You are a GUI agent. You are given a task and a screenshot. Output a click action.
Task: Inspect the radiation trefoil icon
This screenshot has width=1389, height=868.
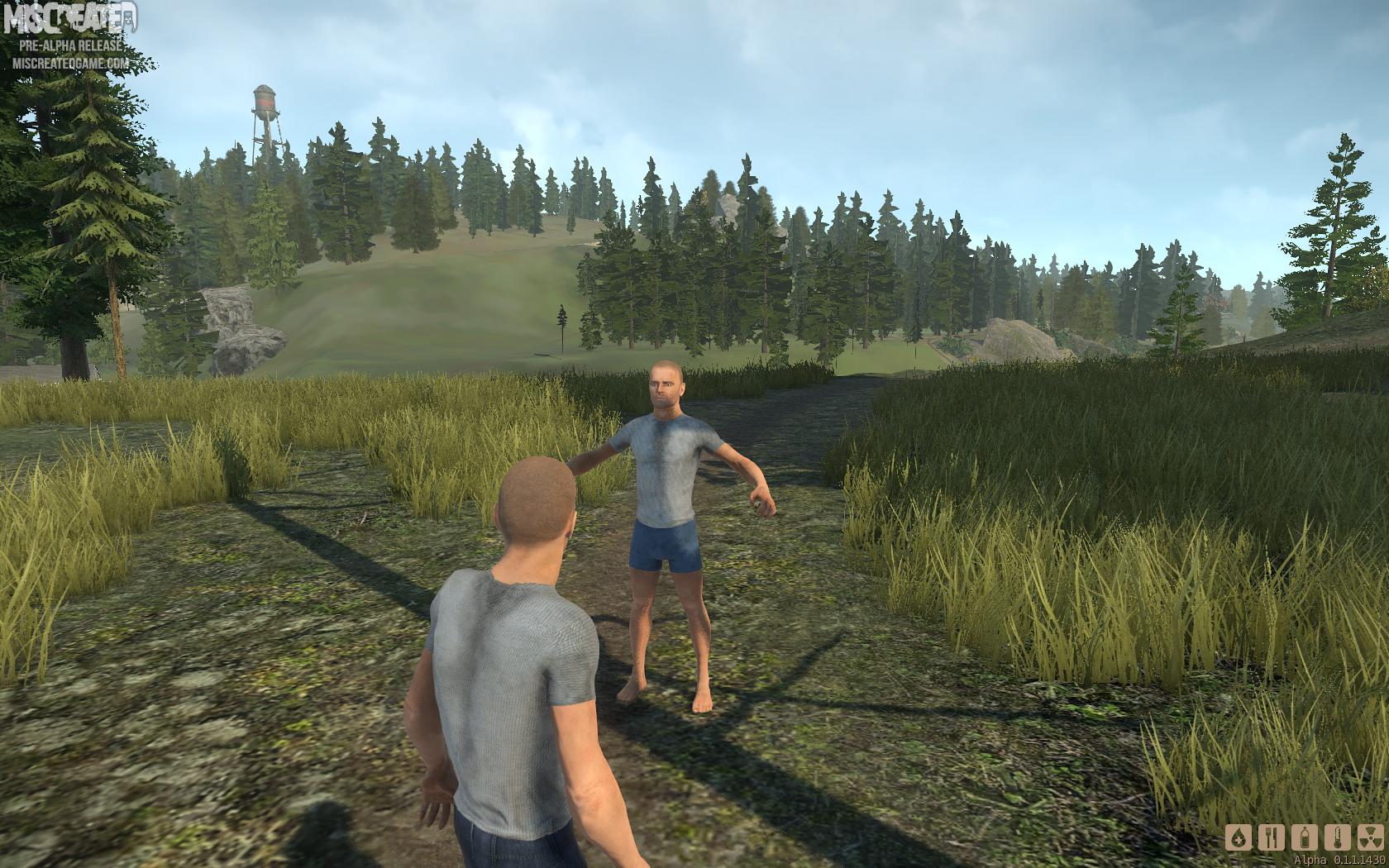click(1372, 837)
